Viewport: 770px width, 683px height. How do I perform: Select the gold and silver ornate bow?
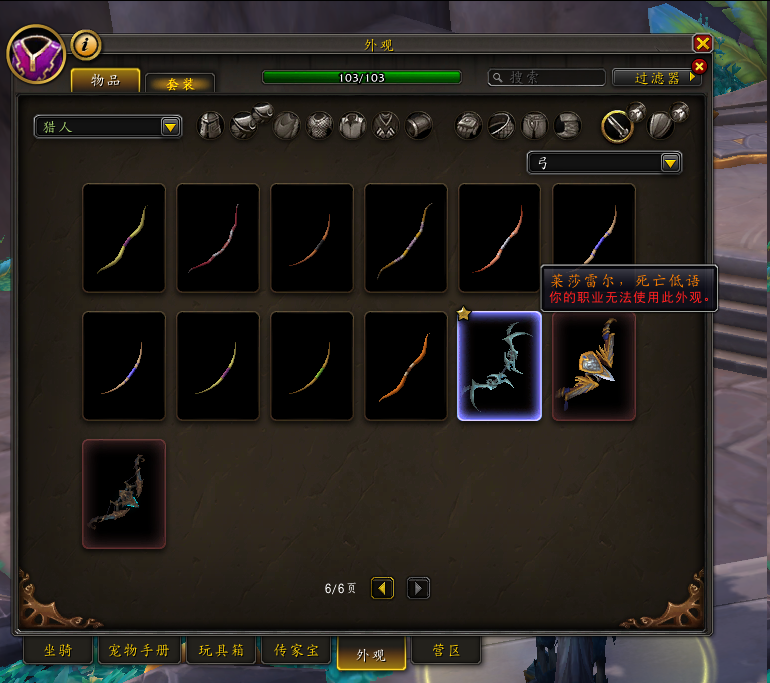[594, 366]
